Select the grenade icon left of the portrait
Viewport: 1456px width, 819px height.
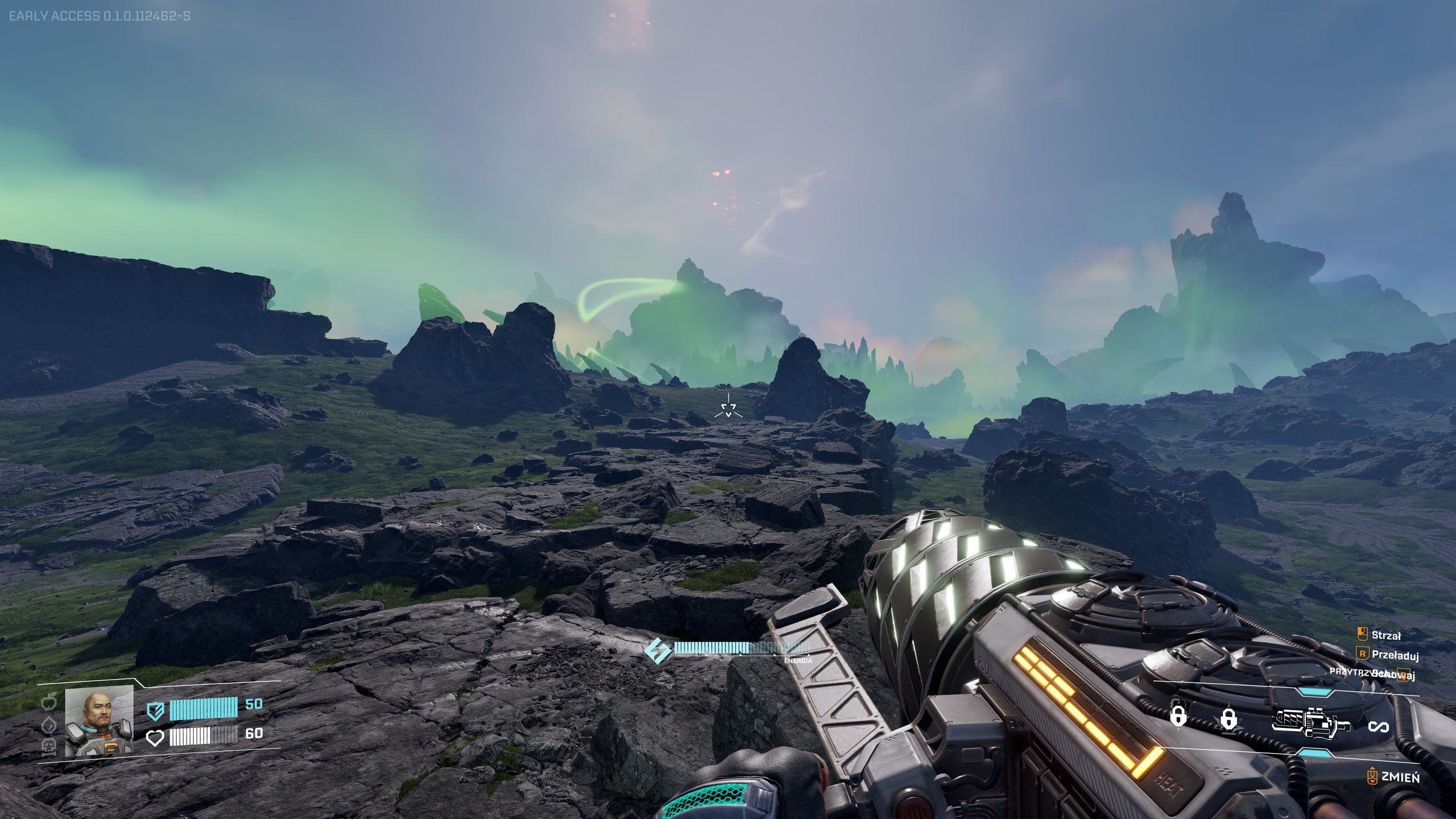point(49,701)
